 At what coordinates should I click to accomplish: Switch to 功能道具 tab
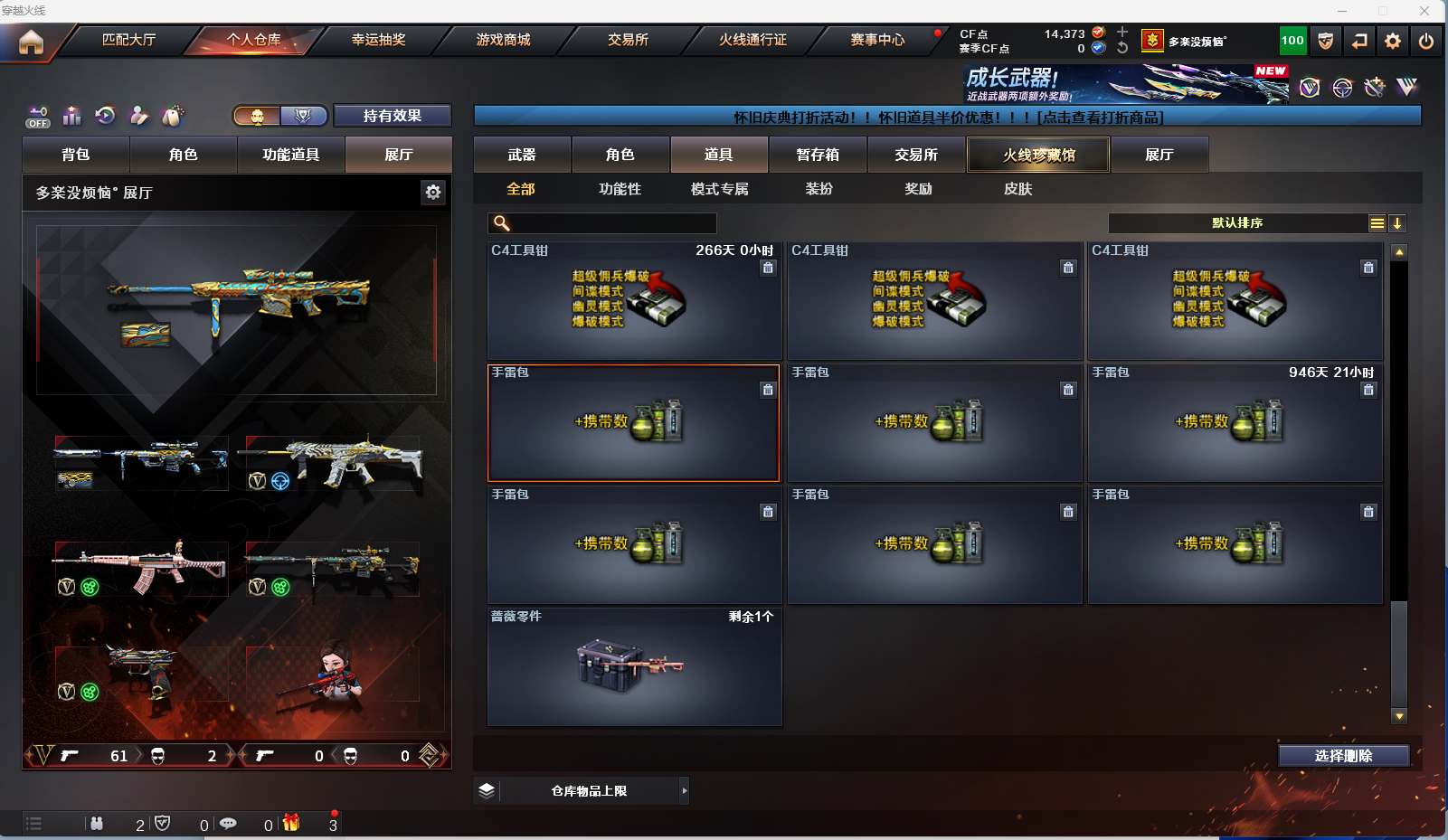tap(290, 155)
